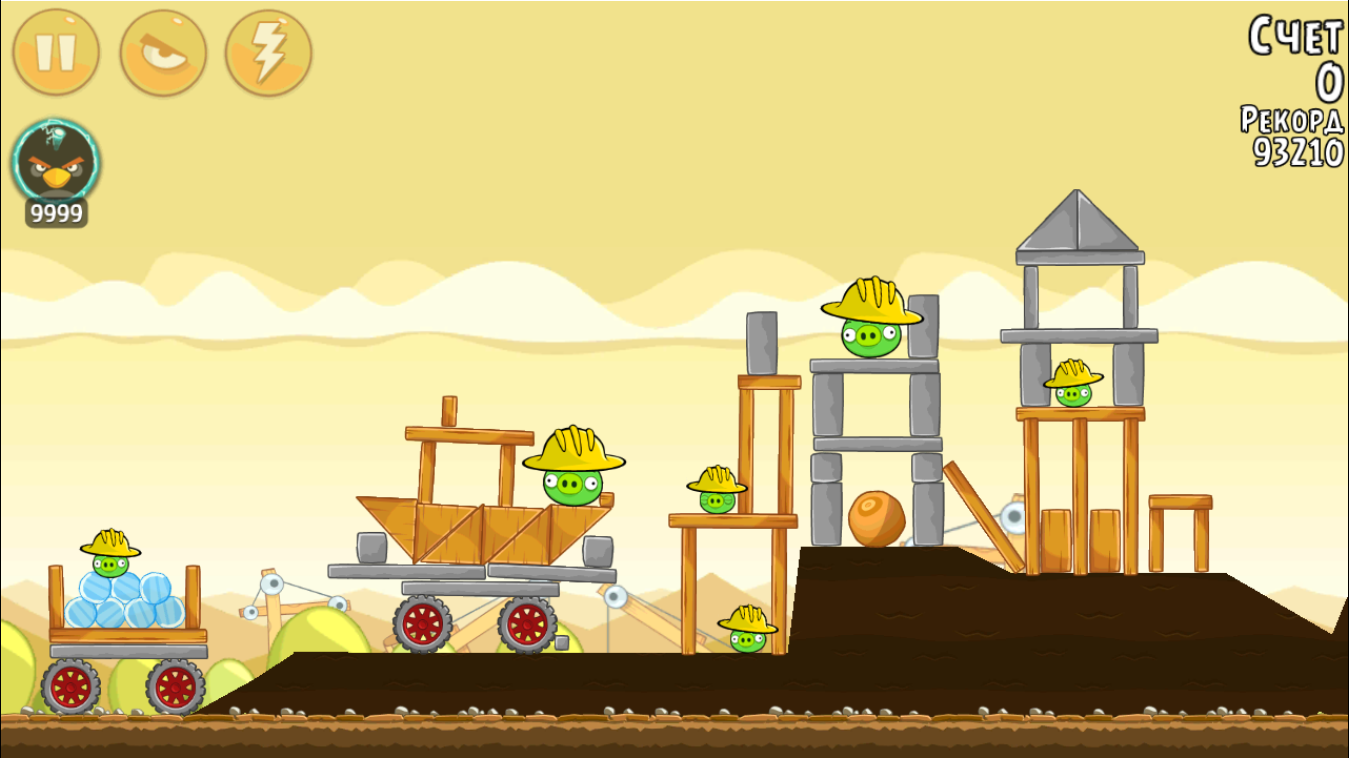This screenshot has width=1349, height=758.
Task: Click the pig atop the gray stone tower
Action: point(869,335)
